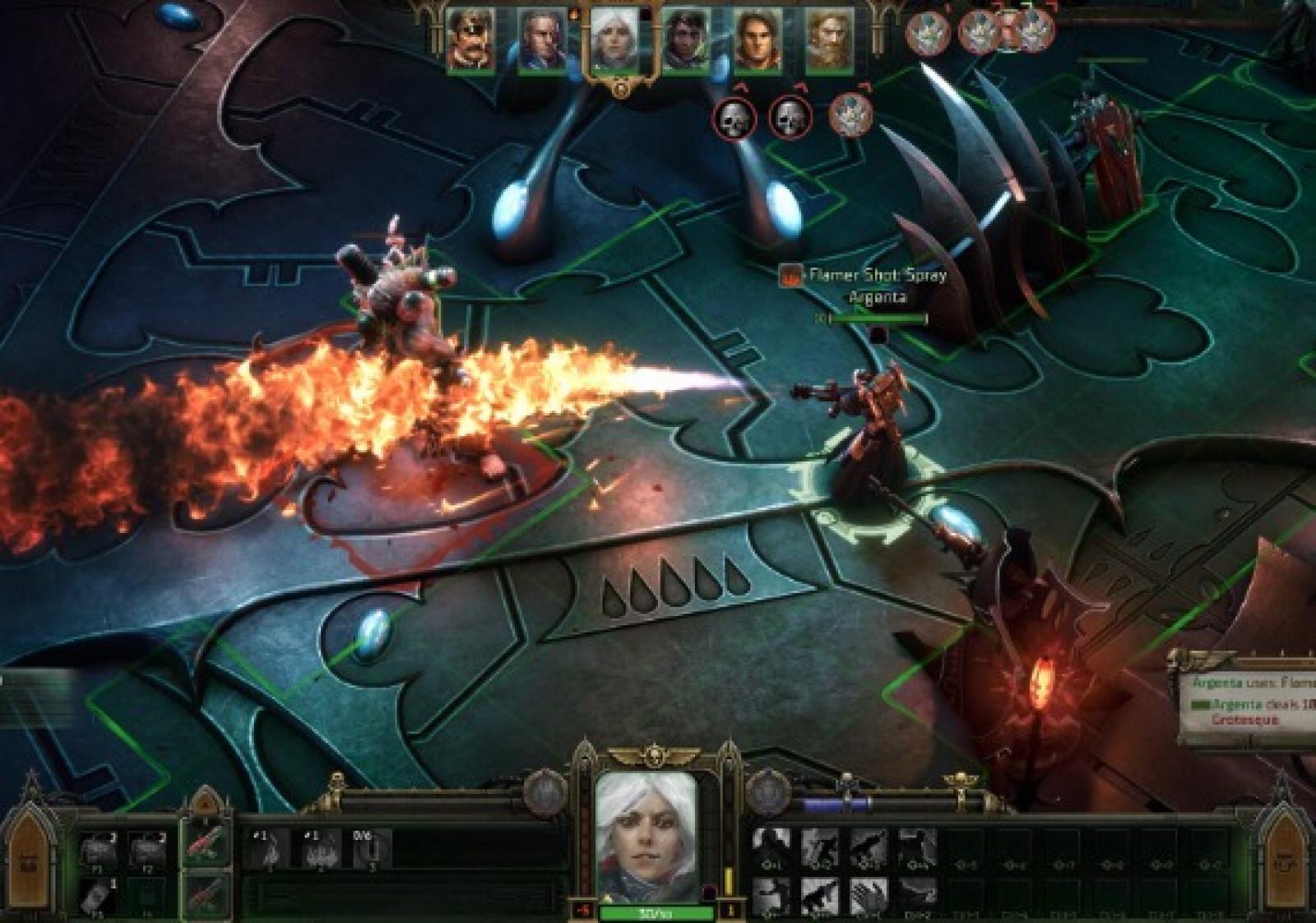Select the F3 canister item slot
1316x923 pixels.
click(x=99, y=897)
